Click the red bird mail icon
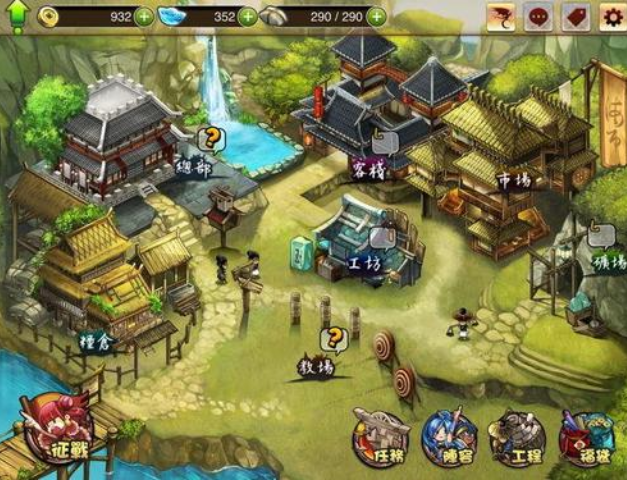Image resolution: width=627 pixels, height=480 pixels. [501, 16]
